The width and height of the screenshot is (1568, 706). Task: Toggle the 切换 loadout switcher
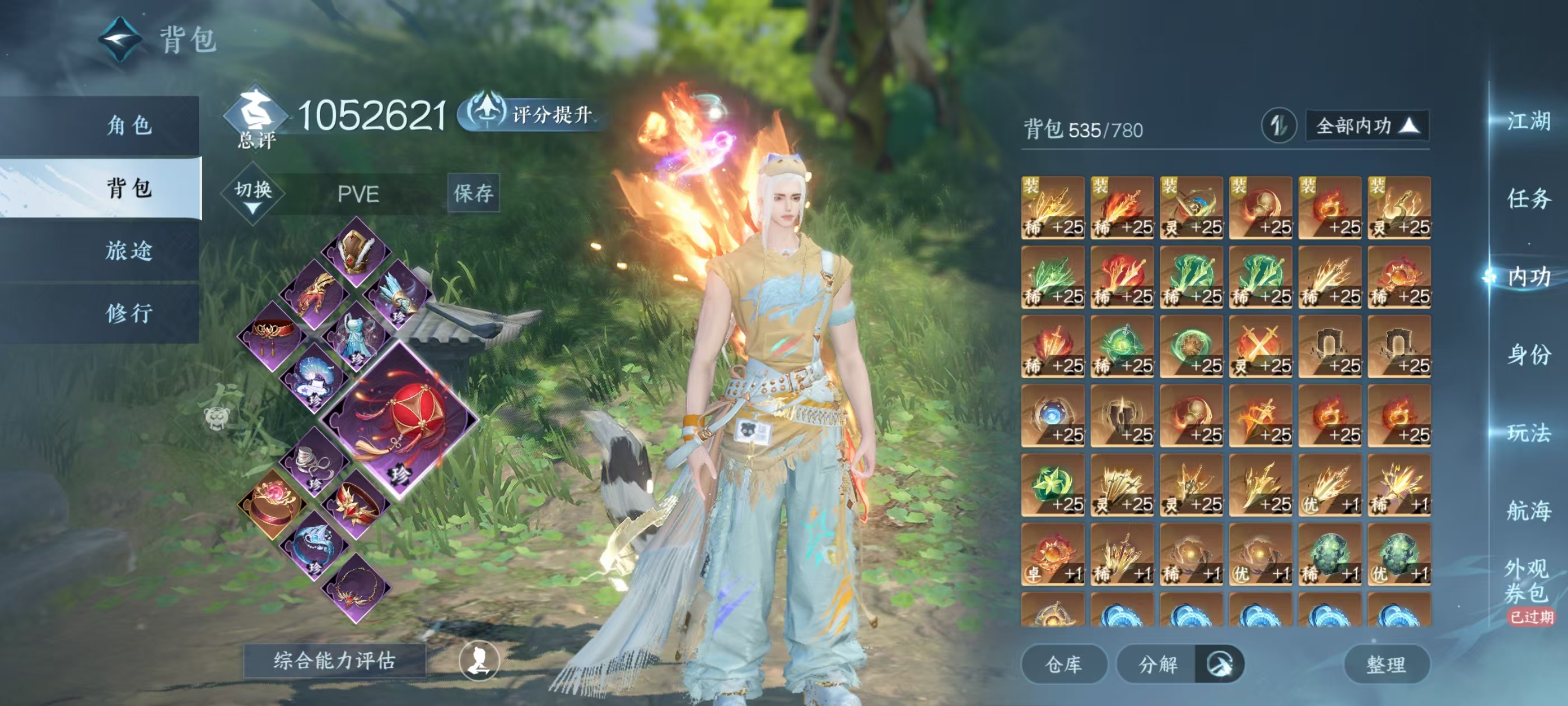click(x=253, y=194)
